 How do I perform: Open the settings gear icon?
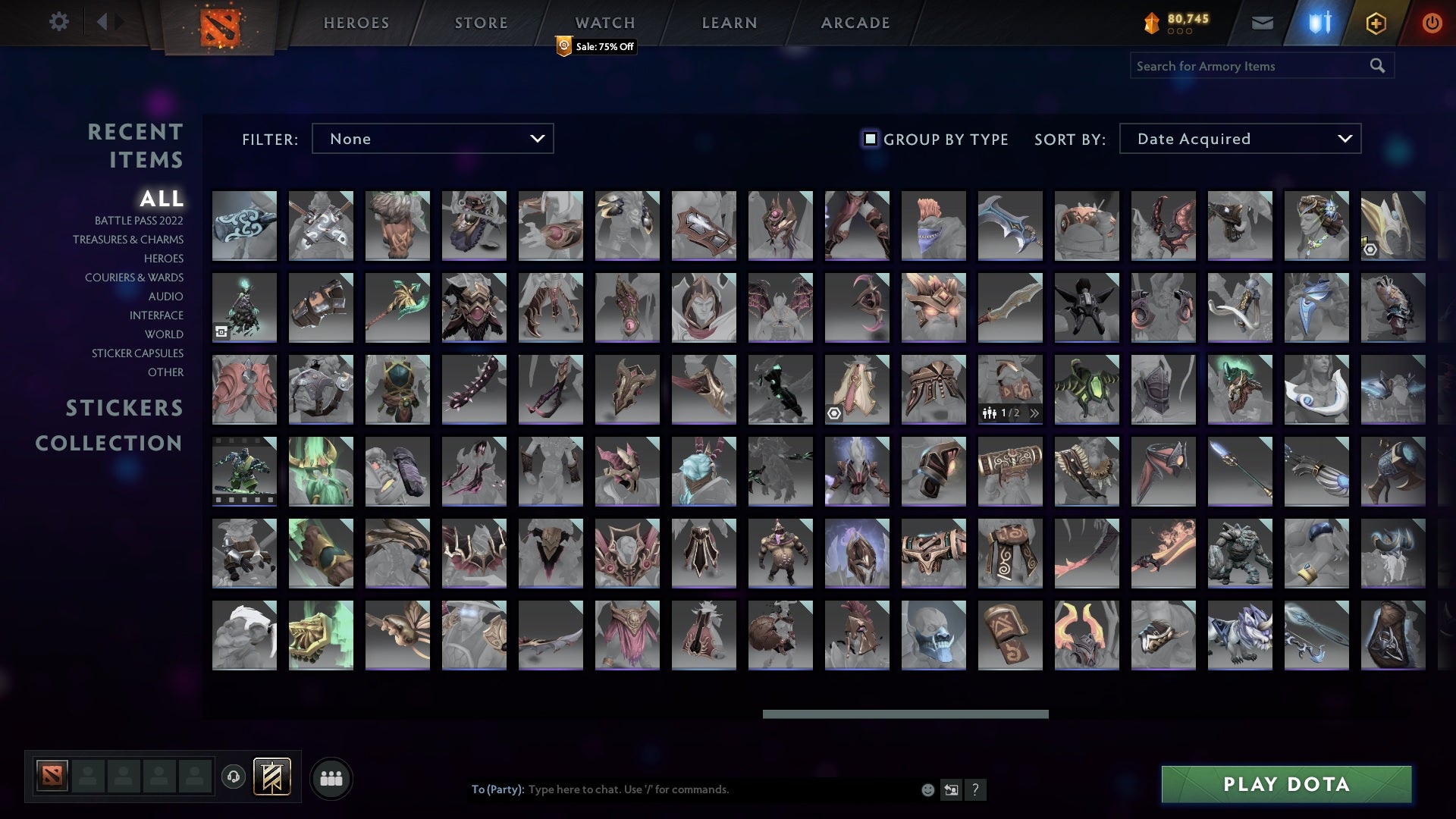point(59,22)
